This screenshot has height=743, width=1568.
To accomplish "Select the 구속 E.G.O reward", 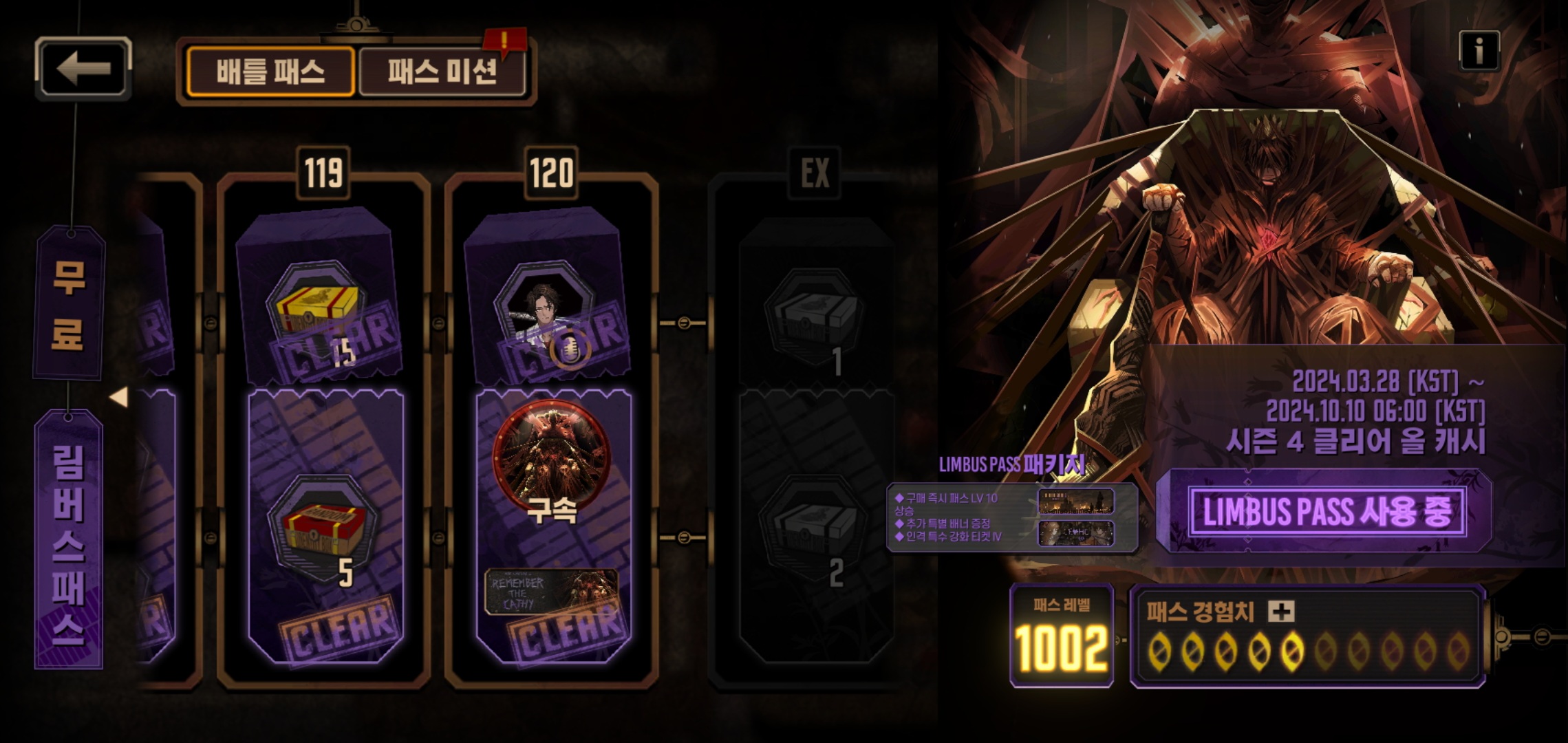I will tap(550, 457).
